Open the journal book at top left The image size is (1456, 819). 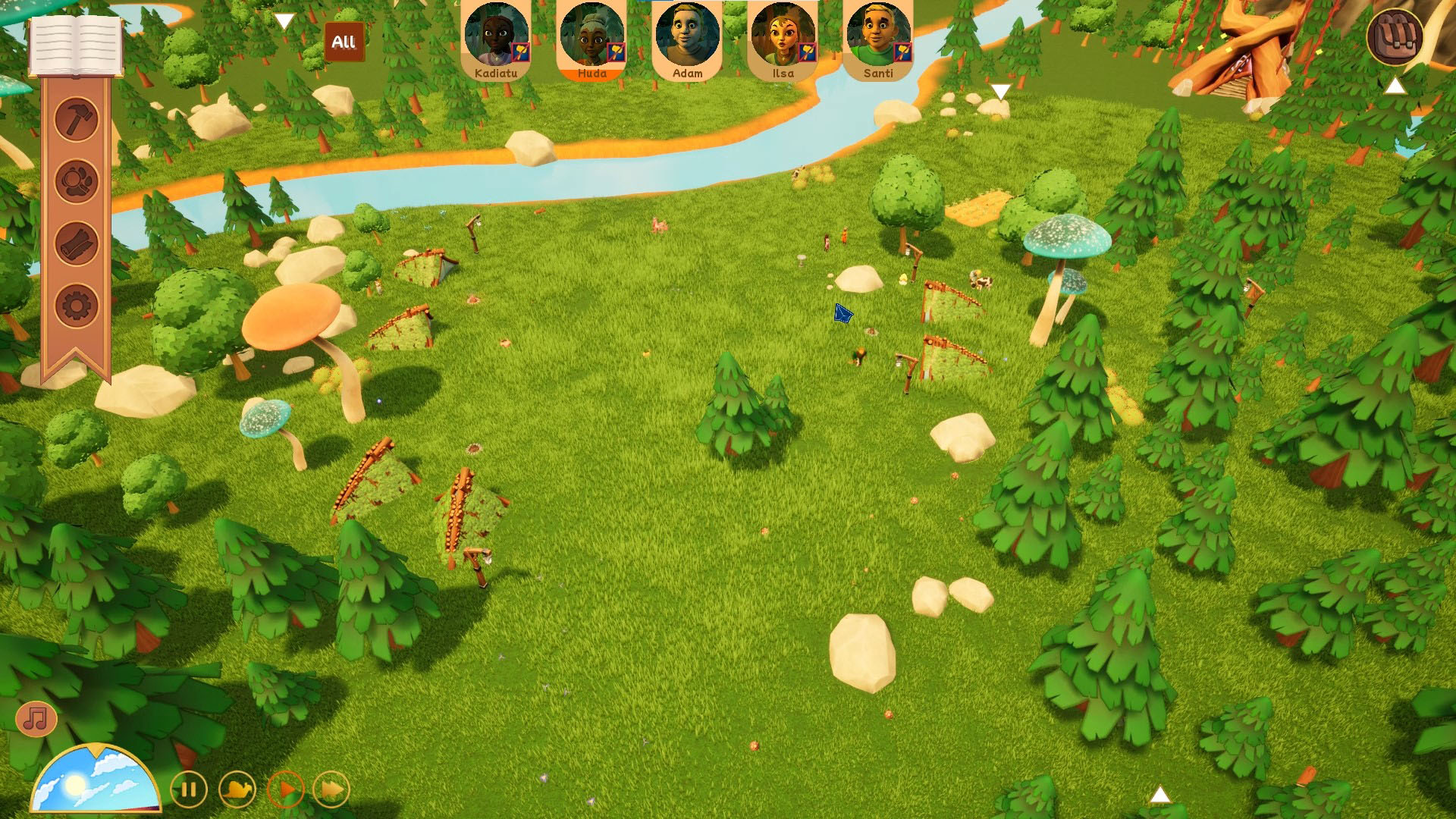tap(75, 45)
